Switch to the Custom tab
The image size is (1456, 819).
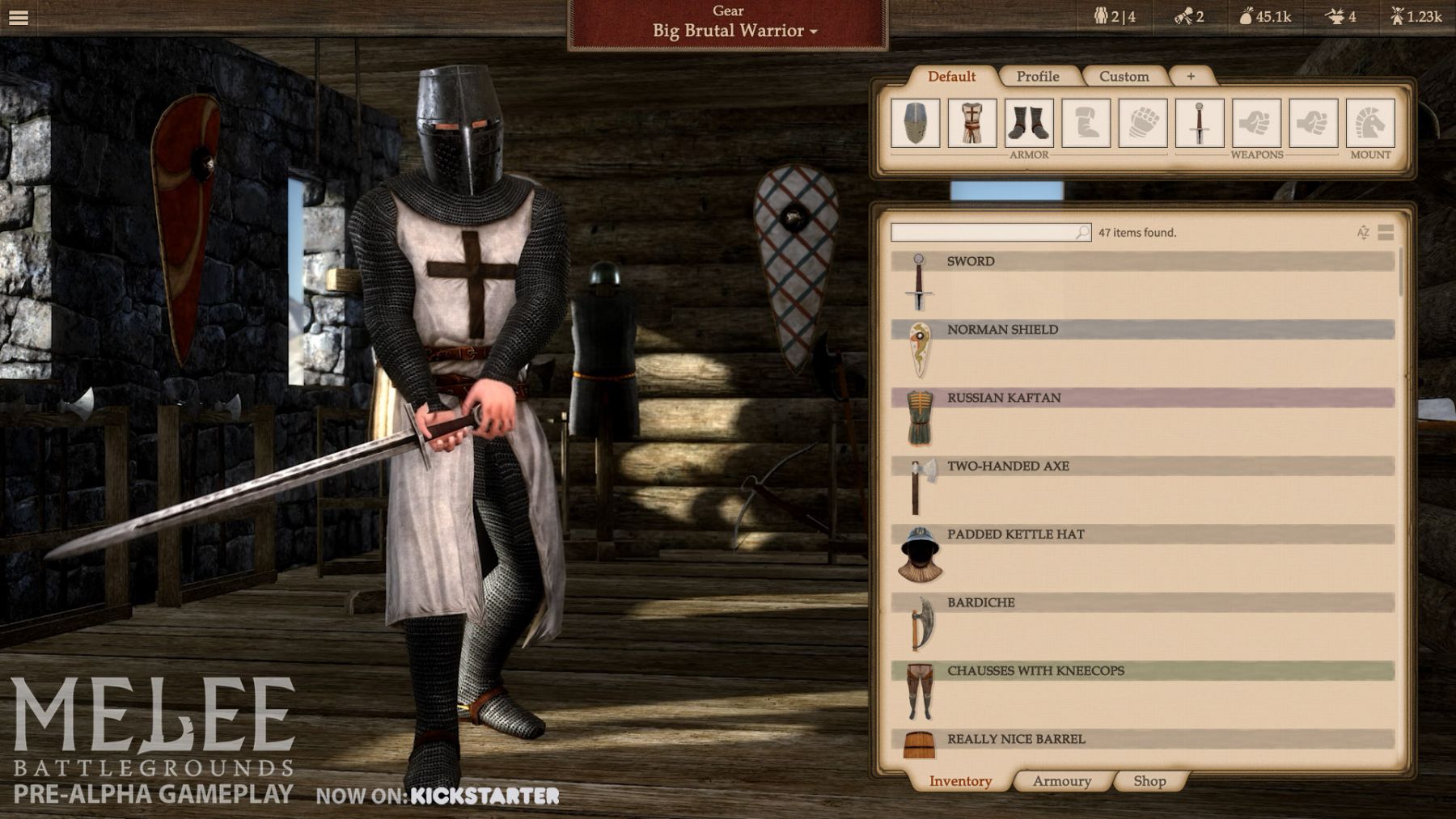click(1124, 76)
